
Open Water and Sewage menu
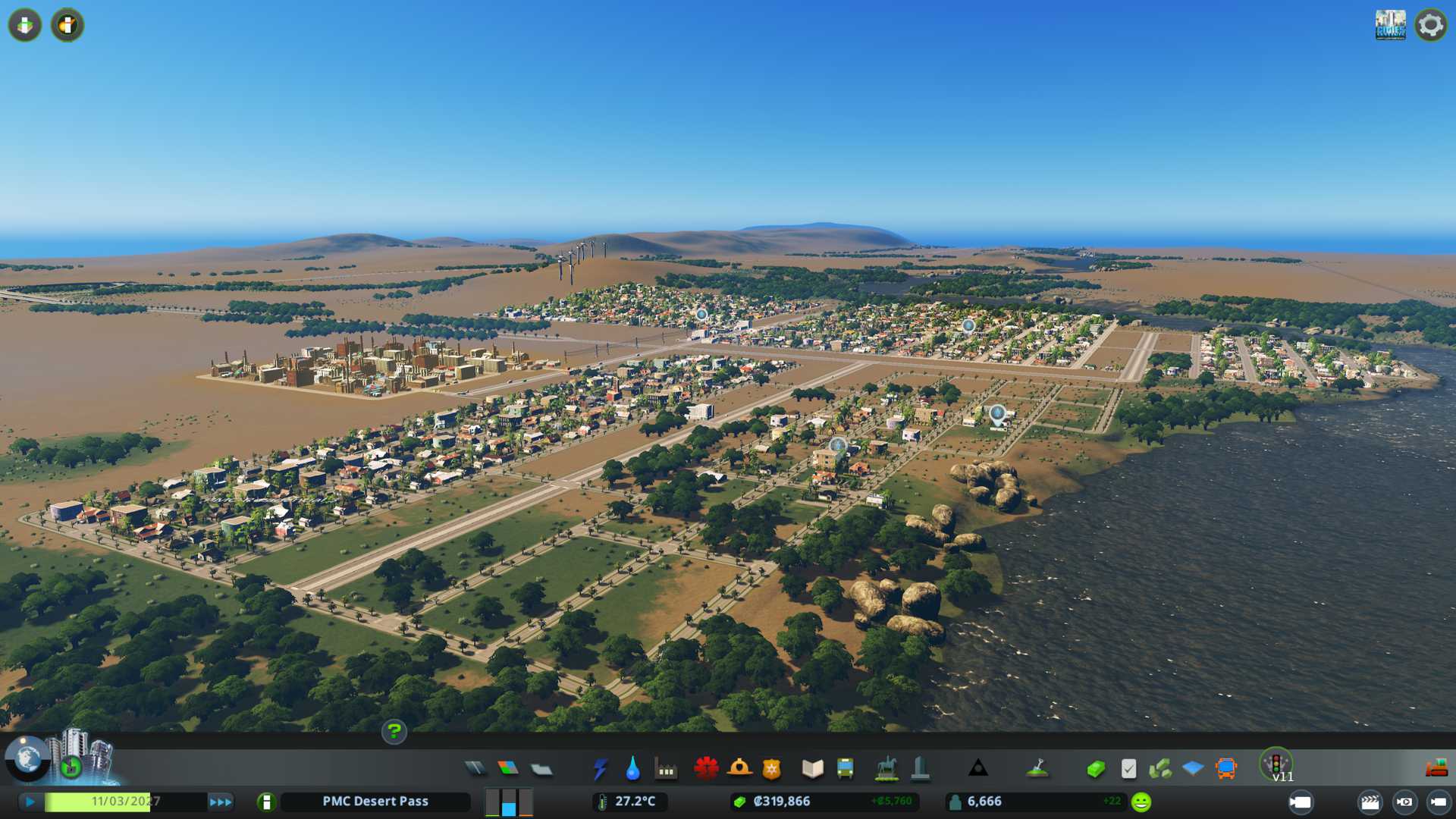[x=632, y=769]
